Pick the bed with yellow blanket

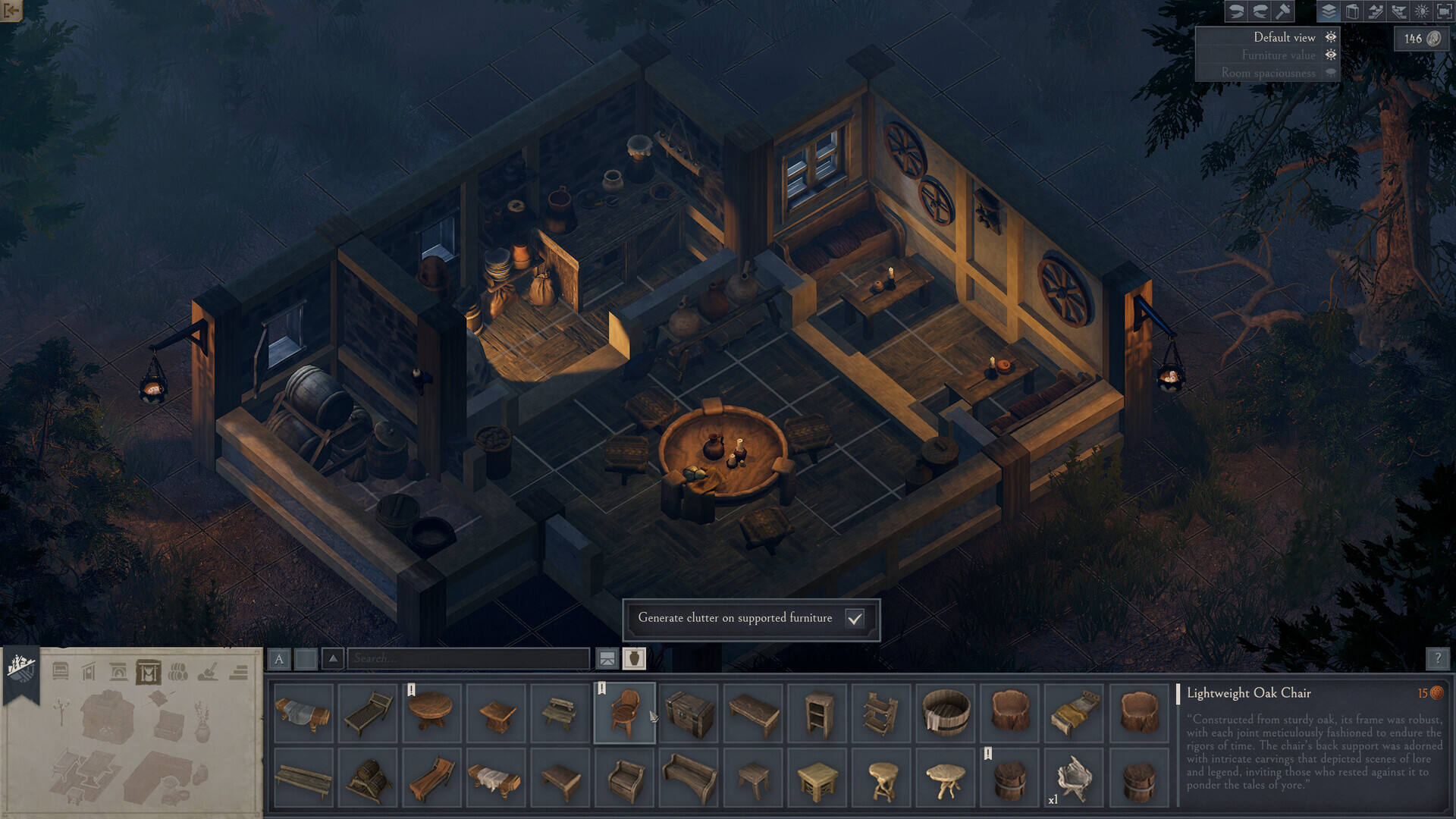pyautogui.click(x=1074, y=713)
